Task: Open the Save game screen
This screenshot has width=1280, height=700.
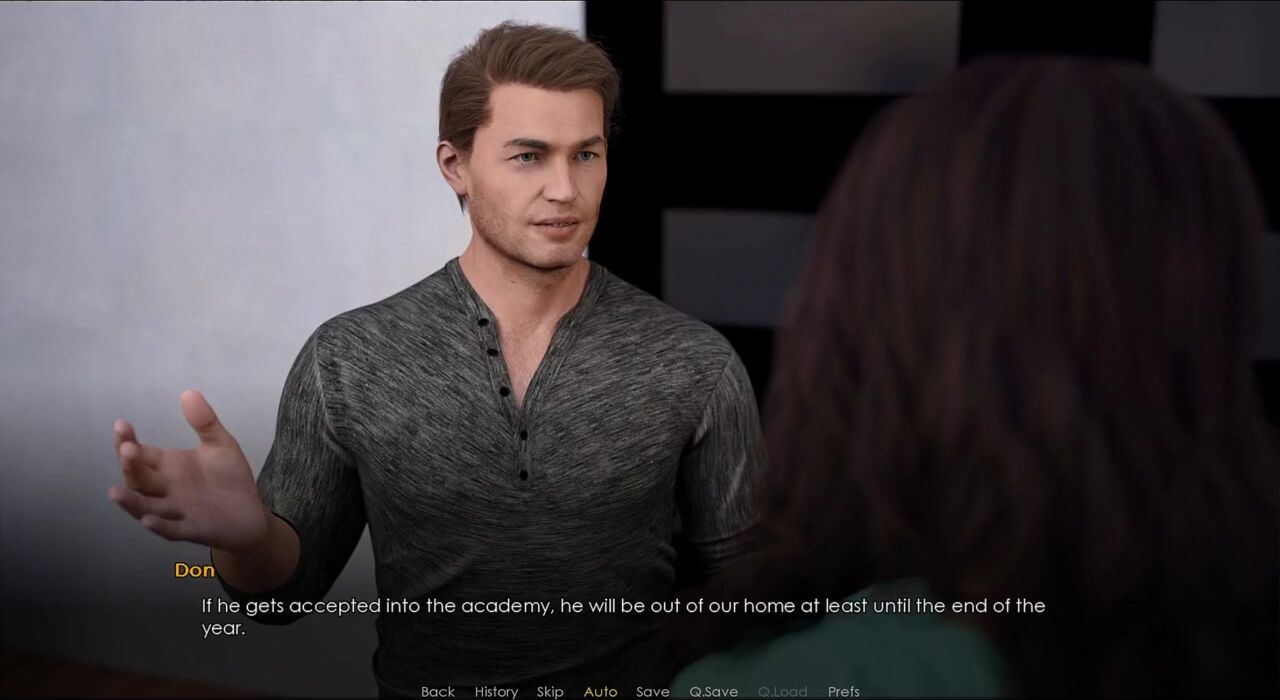Action: [x=653, y=691]
